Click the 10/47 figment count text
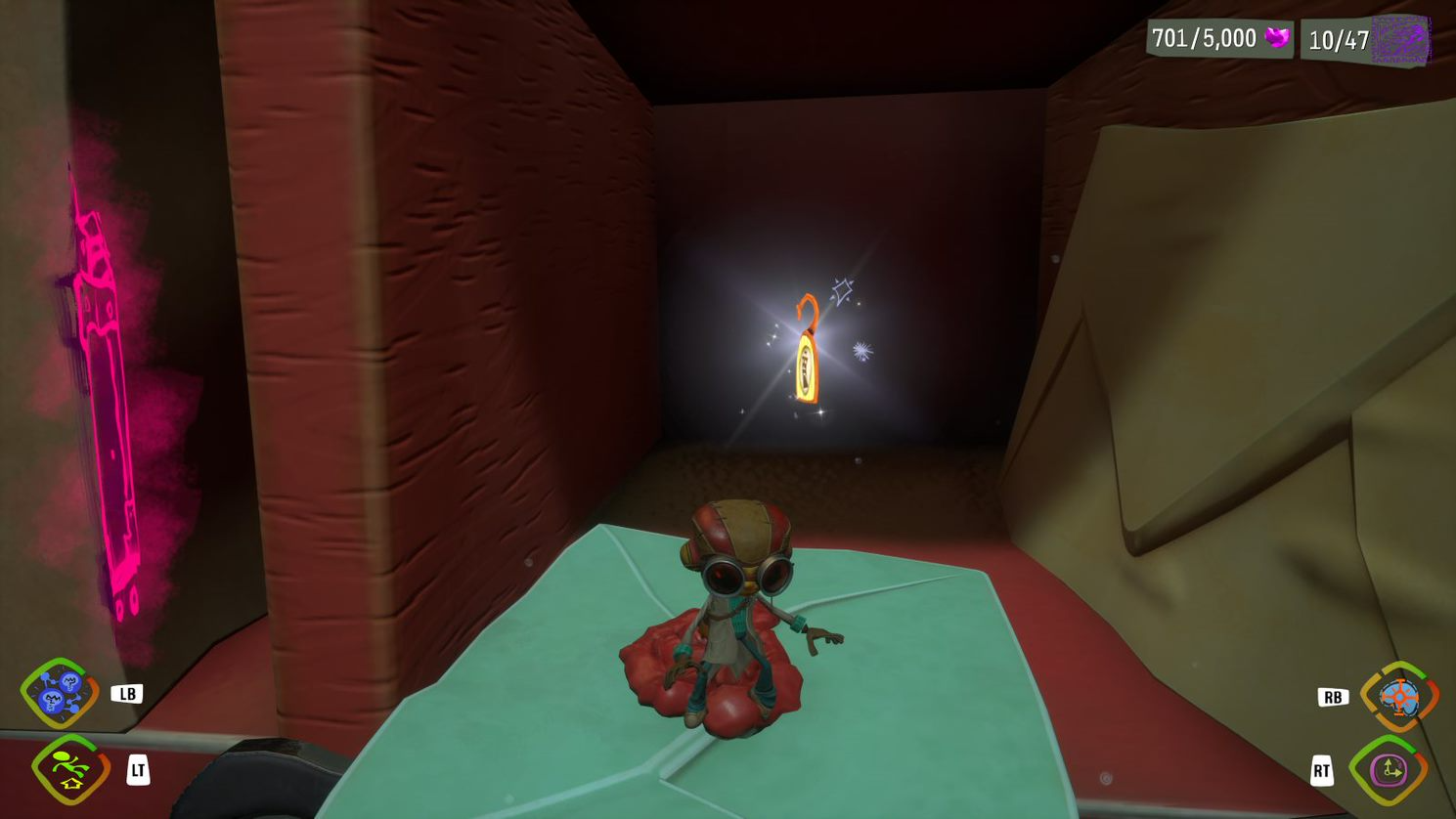Image resolution: width=1456 pixels, height=819 pixels. click(x=1339, y=40)
